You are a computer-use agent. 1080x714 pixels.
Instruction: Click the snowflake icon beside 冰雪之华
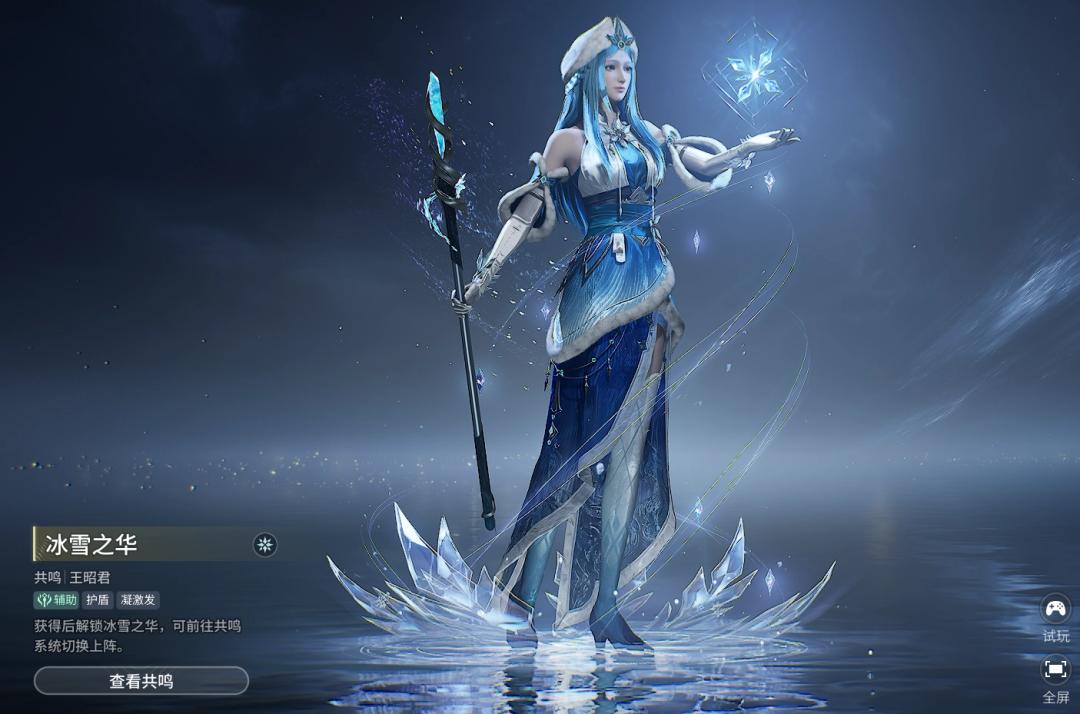coord(265,544)
